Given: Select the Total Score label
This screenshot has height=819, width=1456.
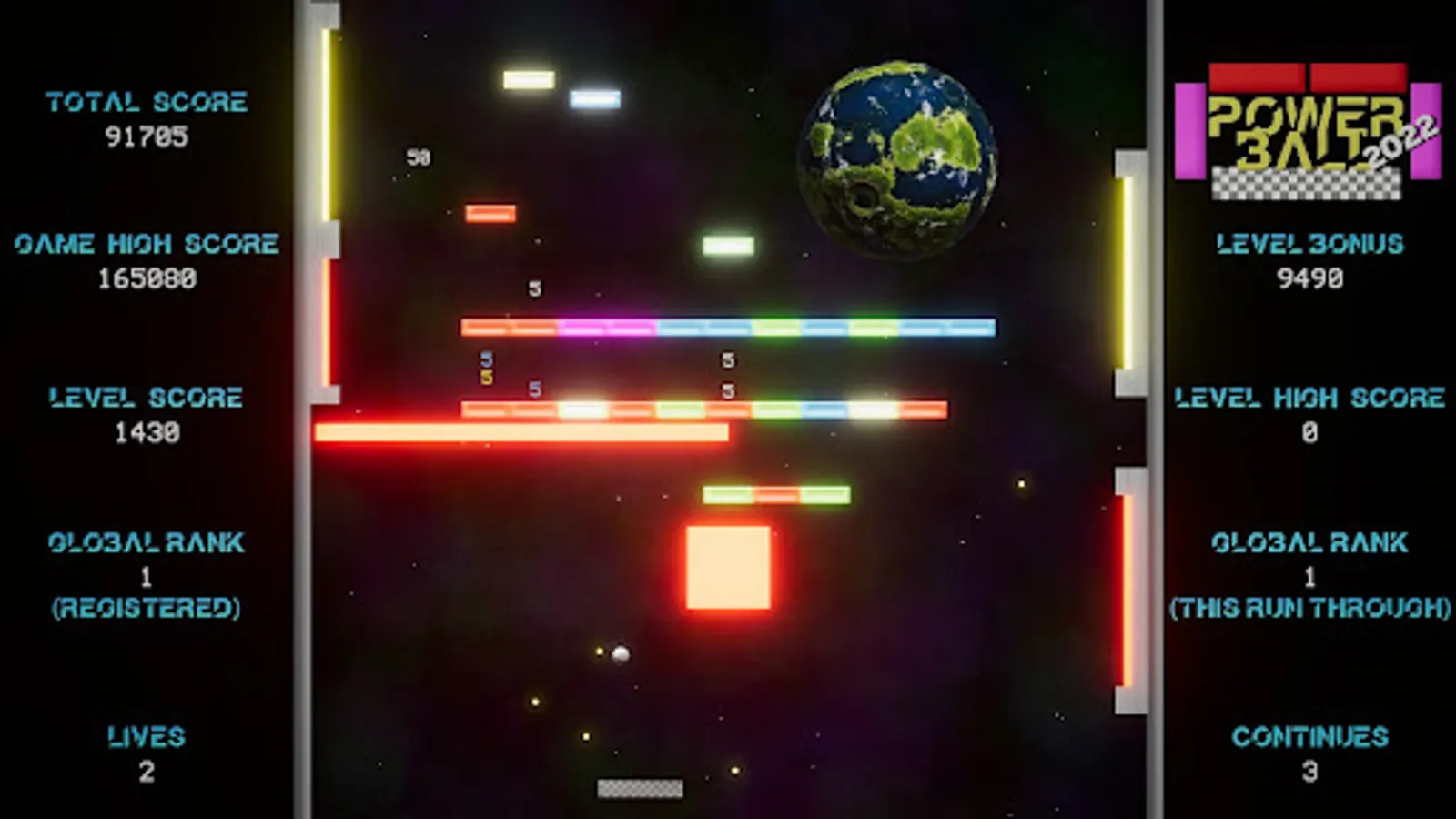Looking at the screenshot, I should pos(147,101).
